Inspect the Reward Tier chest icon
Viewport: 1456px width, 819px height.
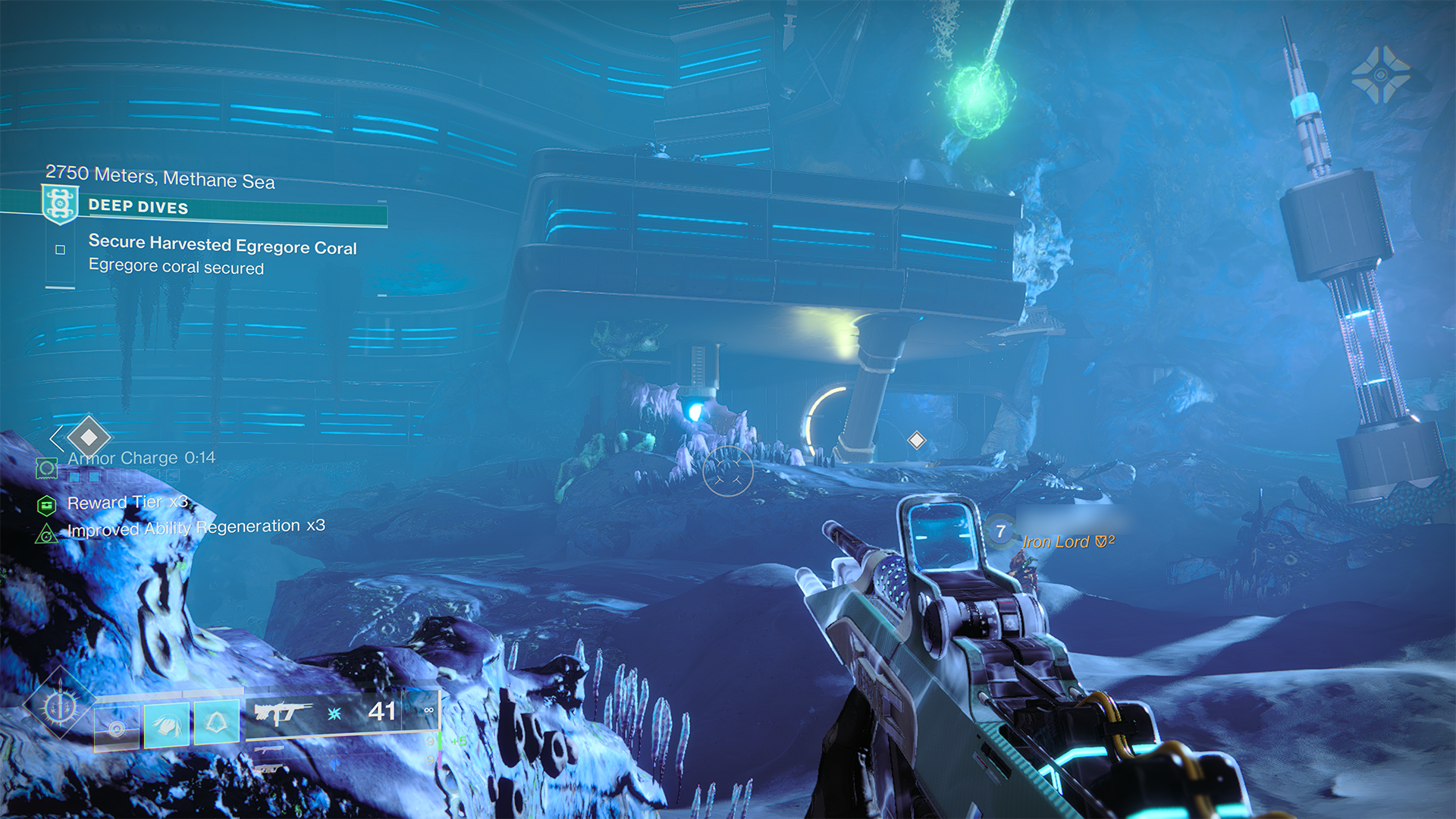pyautogui.click(x=47, y=504)
